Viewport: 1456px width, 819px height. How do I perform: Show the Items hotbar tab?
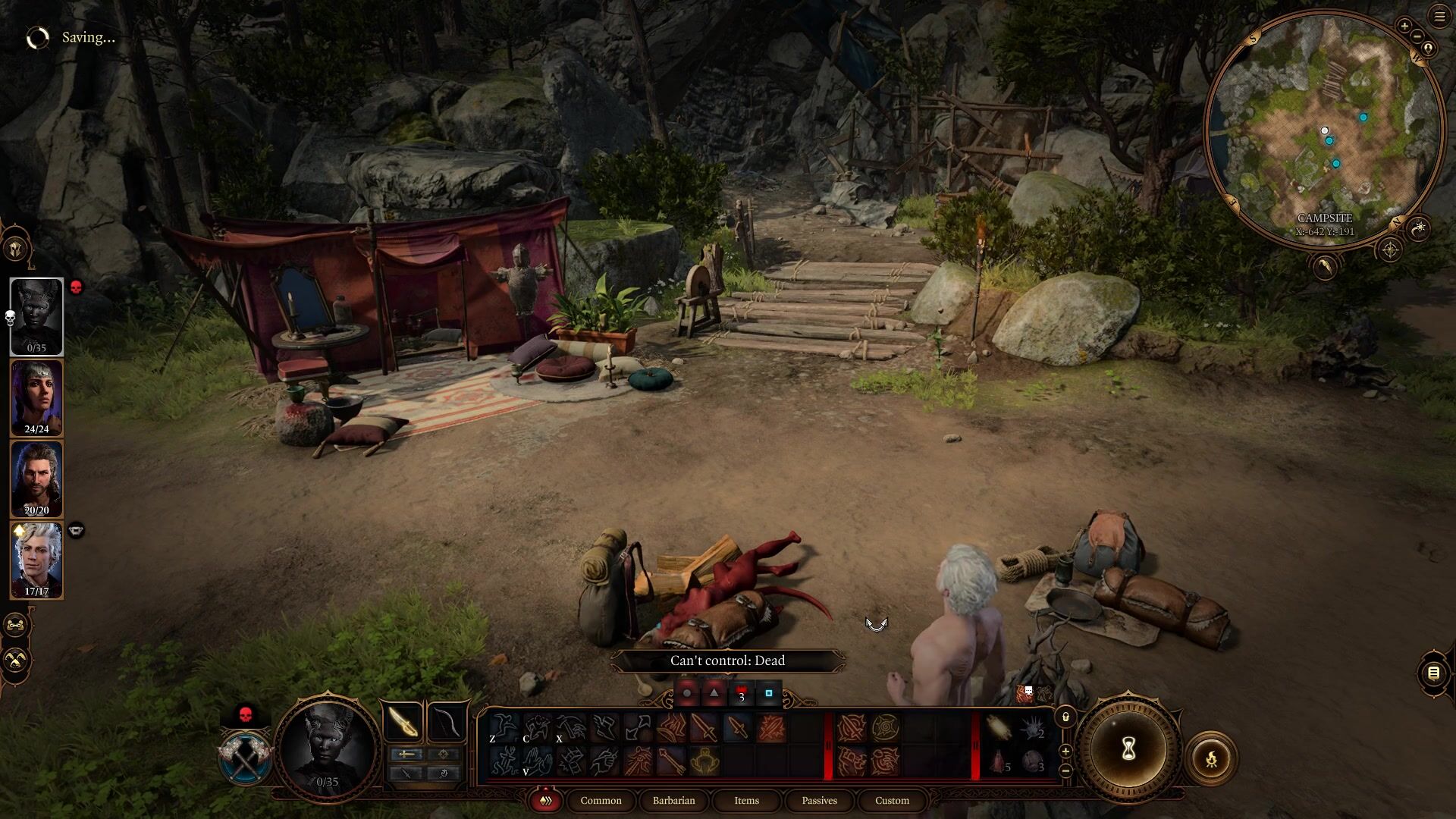[x=746, y=800]
